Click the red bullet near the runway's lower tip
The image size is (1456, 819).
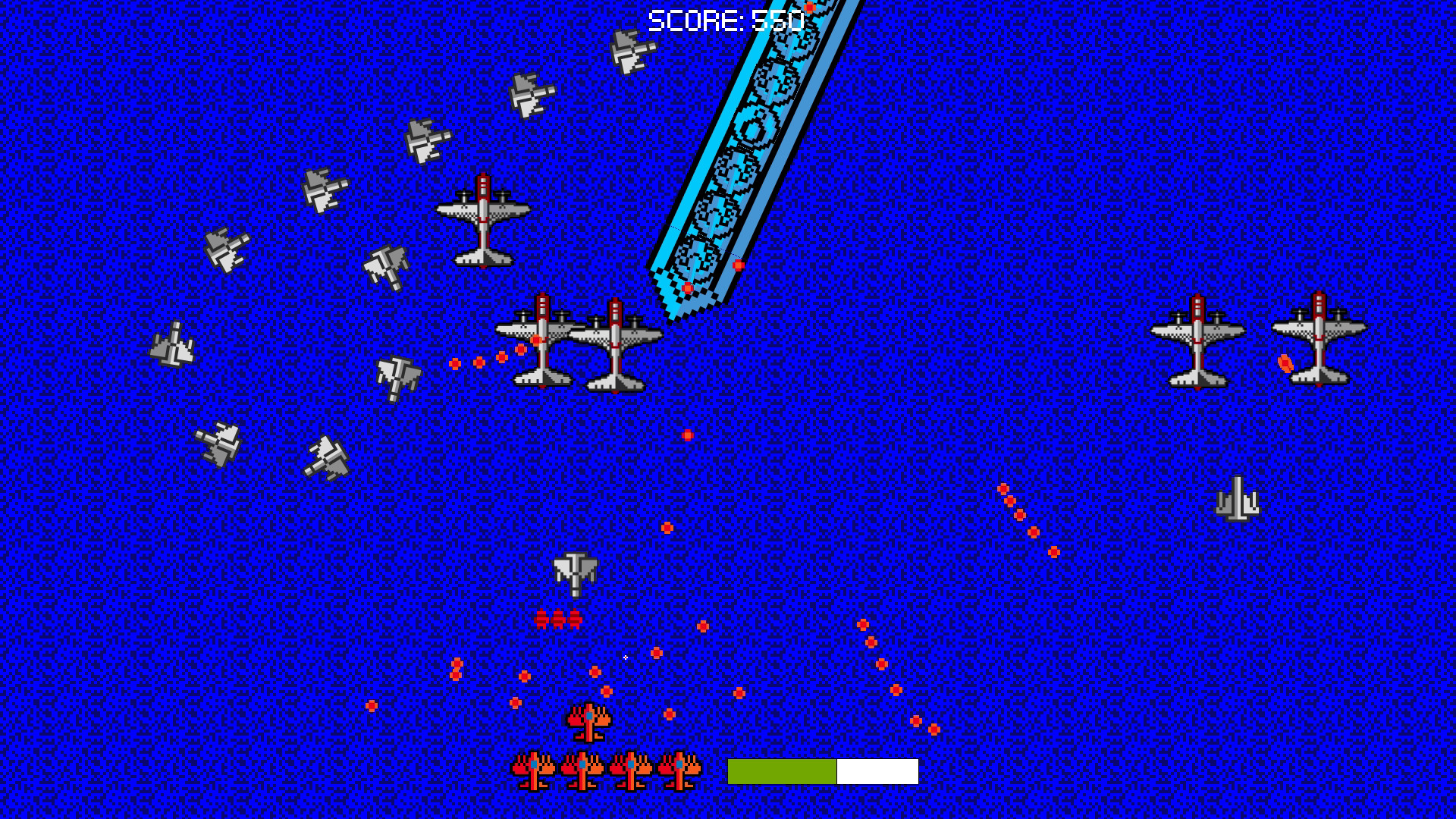pos(686,288)
